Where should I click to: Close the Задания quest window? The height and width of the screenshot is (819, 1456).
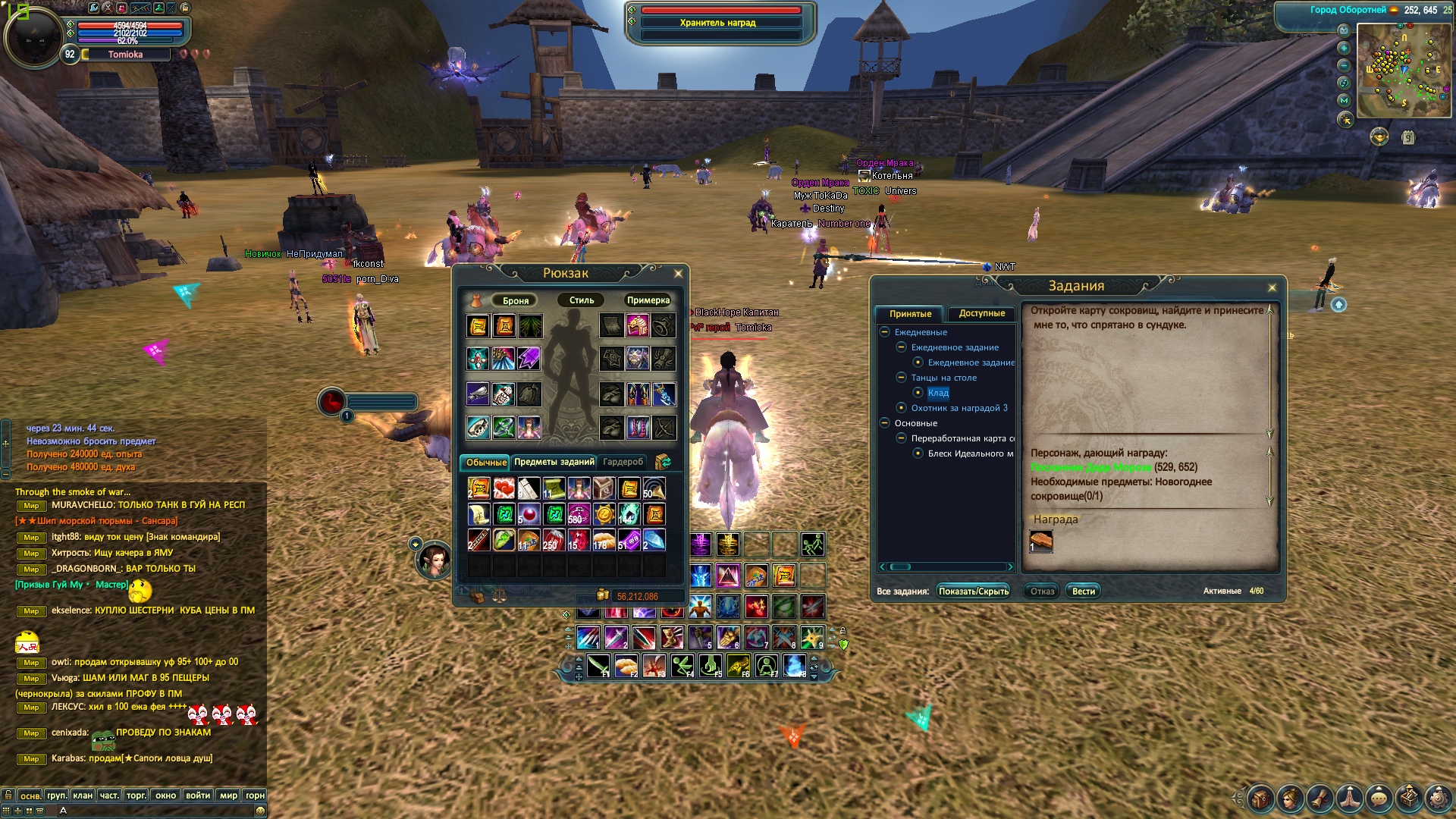pos(1272,287)
